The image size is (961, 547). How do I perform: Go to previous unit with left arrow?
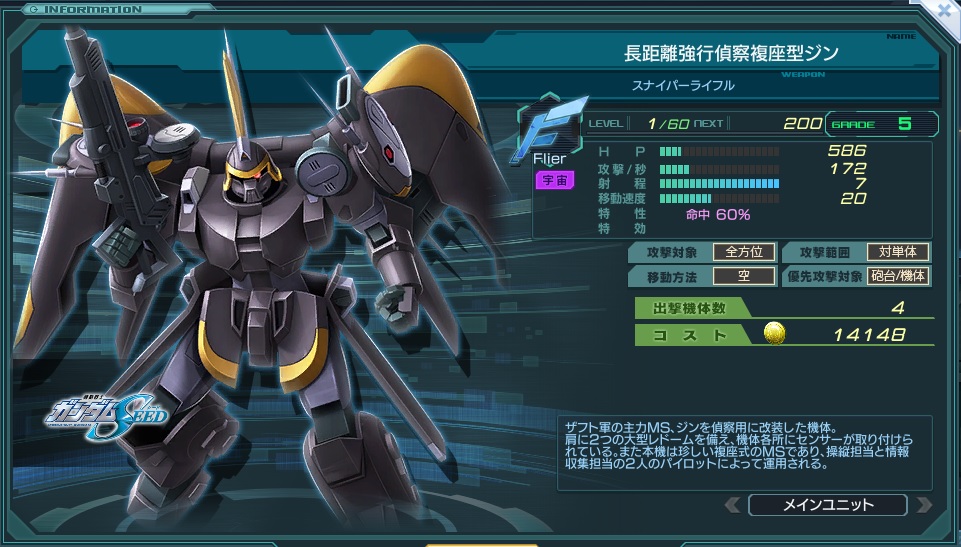[733, 505]
